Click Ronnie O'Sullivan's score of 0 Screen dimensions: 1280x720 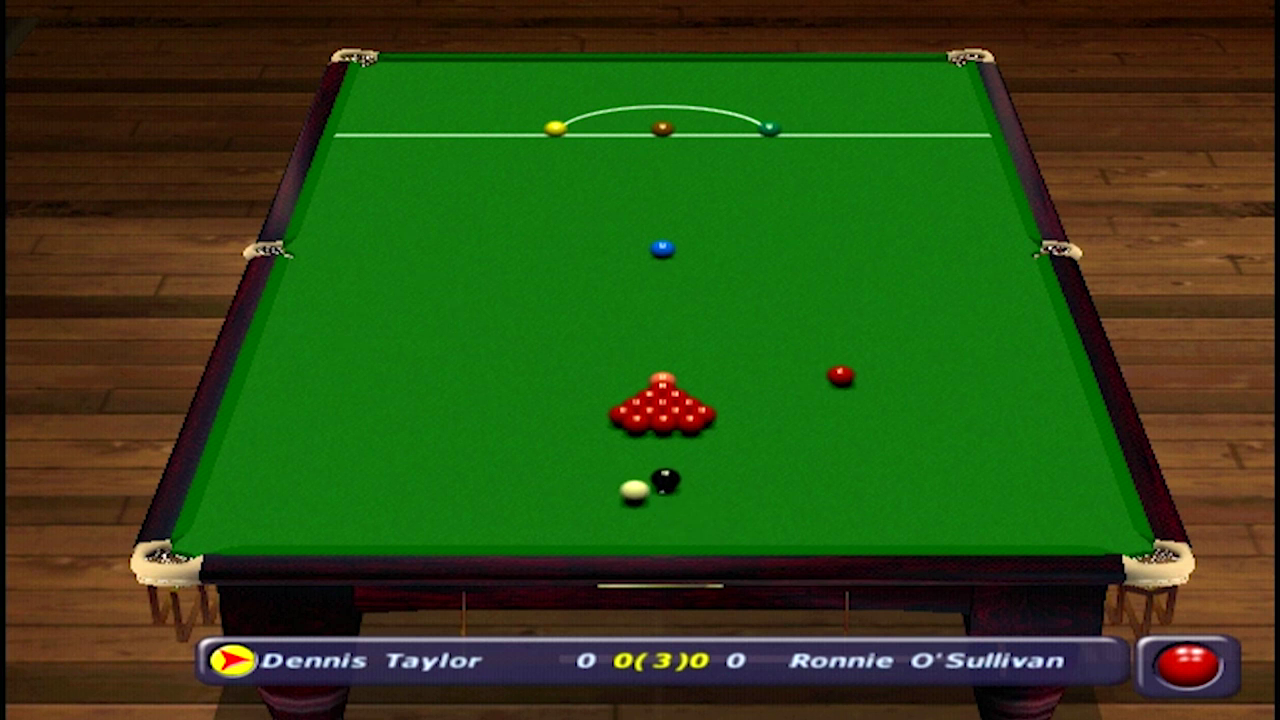[x=736, y=660]
